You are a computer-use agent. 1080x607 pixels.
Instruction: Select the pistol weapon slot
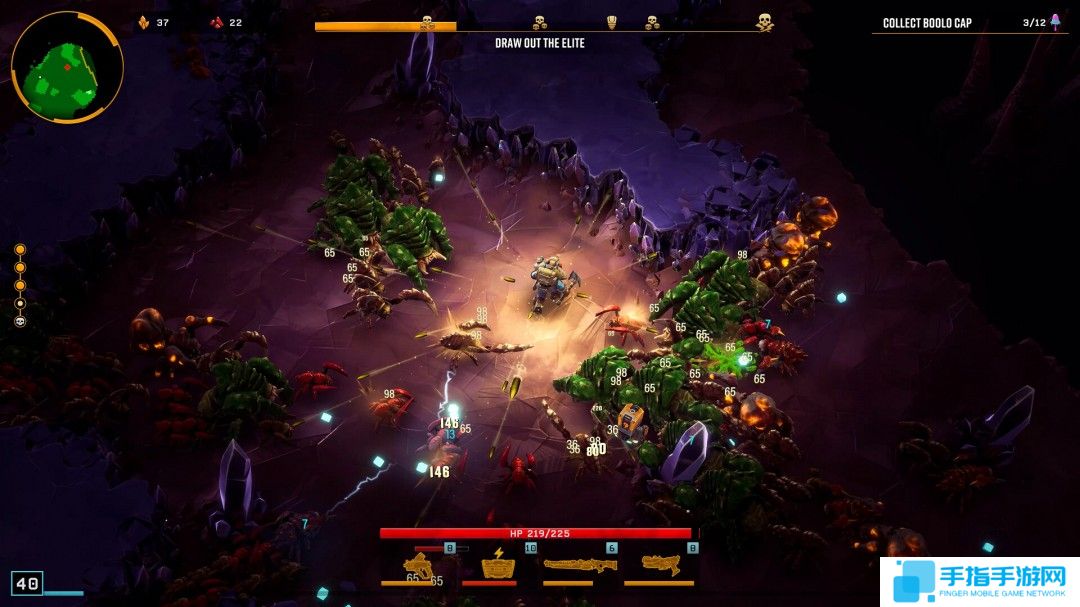421,566
